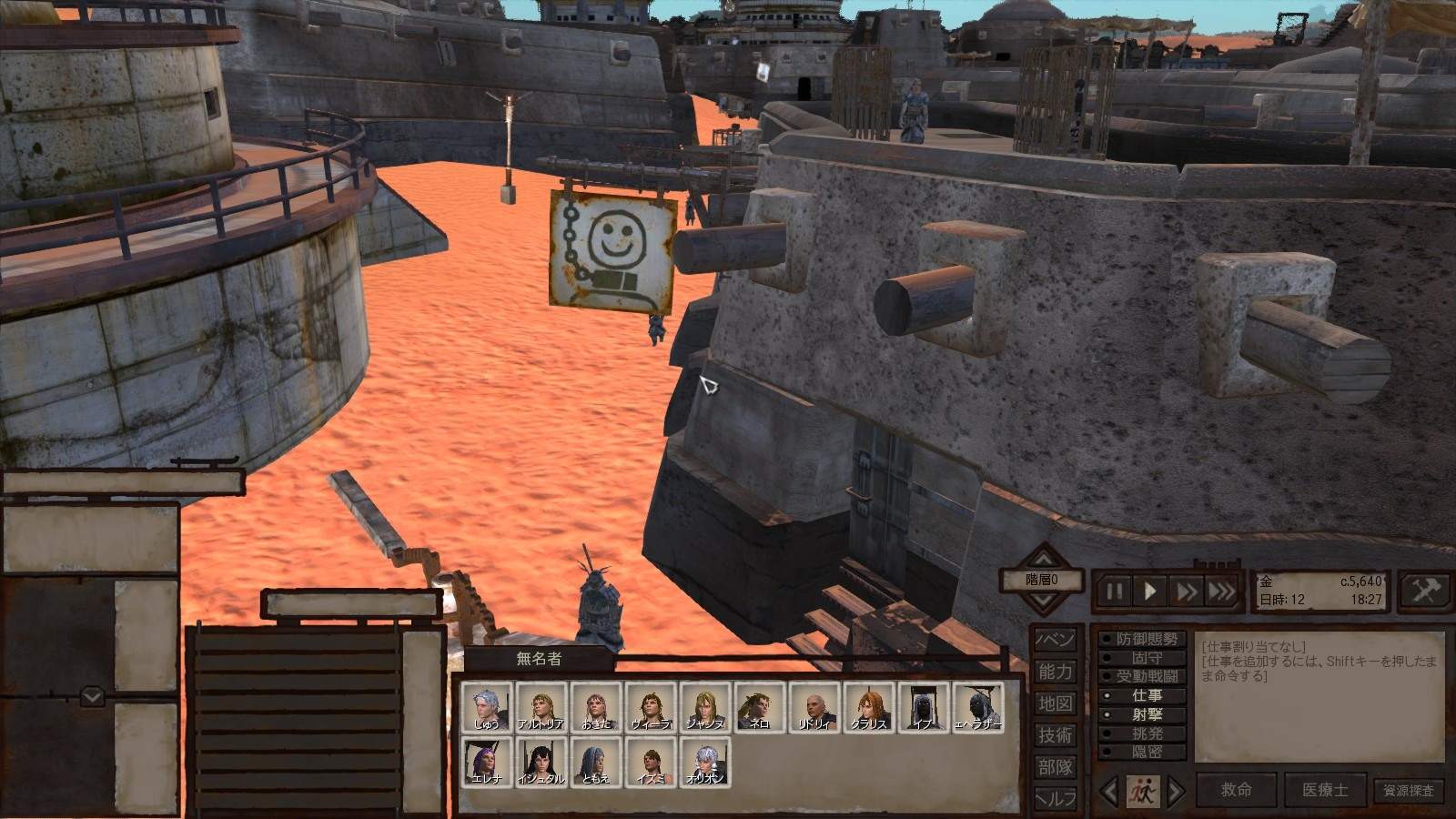This screenshot has width=1456, height=819.
Task: Open the build mode hammer icon
Action: 1424,591
